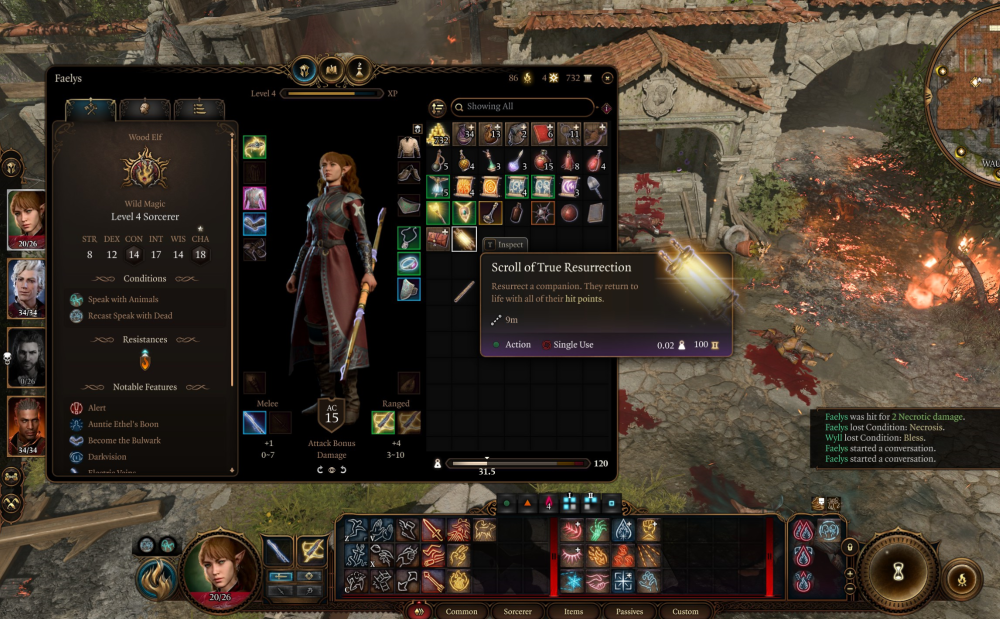Select the gold coins stack in inventory
The height and width of the screenshot is (619, 1000).
tap(438, 135)
